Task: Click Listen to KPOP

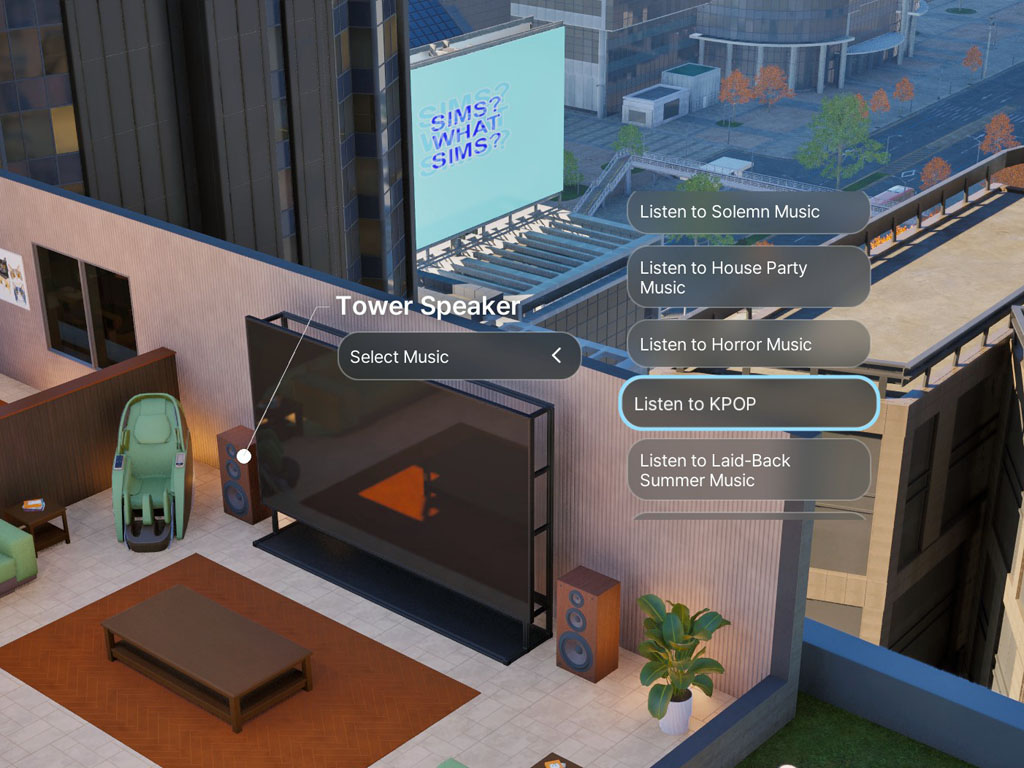Action: coord(748,404)
